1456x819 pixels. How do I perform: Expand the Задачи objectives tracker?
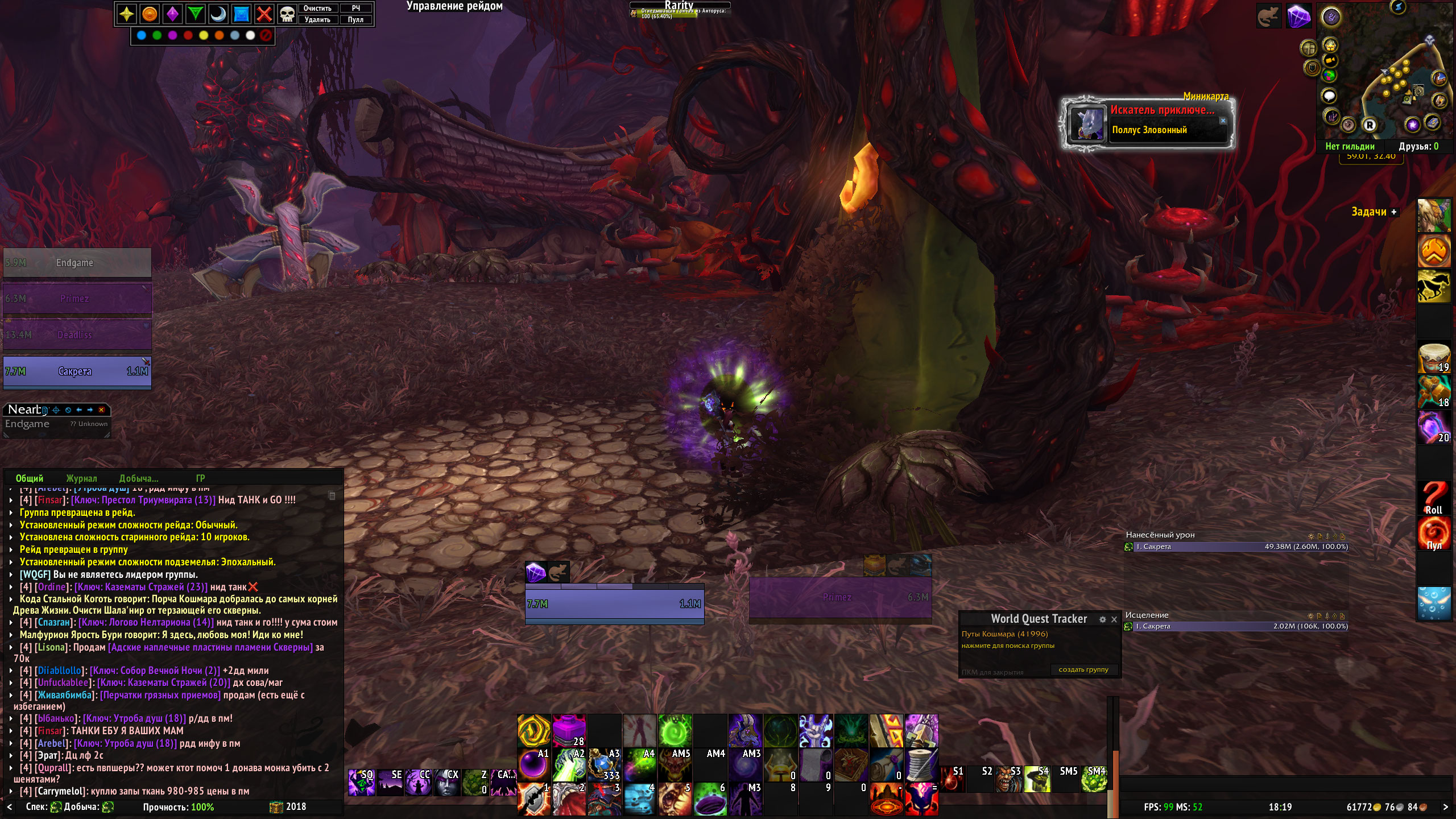pyautogui.click(x=1394, y=212)
